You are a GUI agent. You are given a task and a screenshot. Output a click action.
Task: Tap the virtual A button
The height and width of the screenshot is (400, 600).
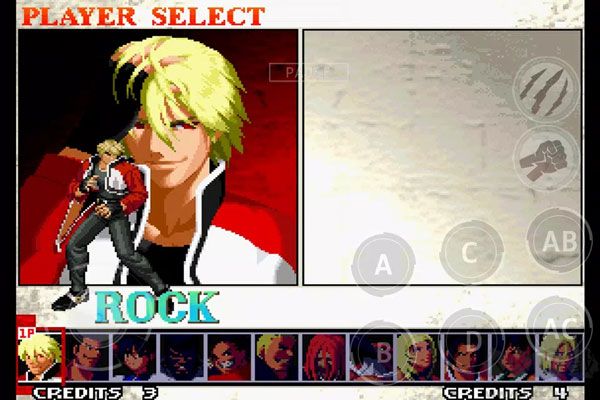point(383,264)
